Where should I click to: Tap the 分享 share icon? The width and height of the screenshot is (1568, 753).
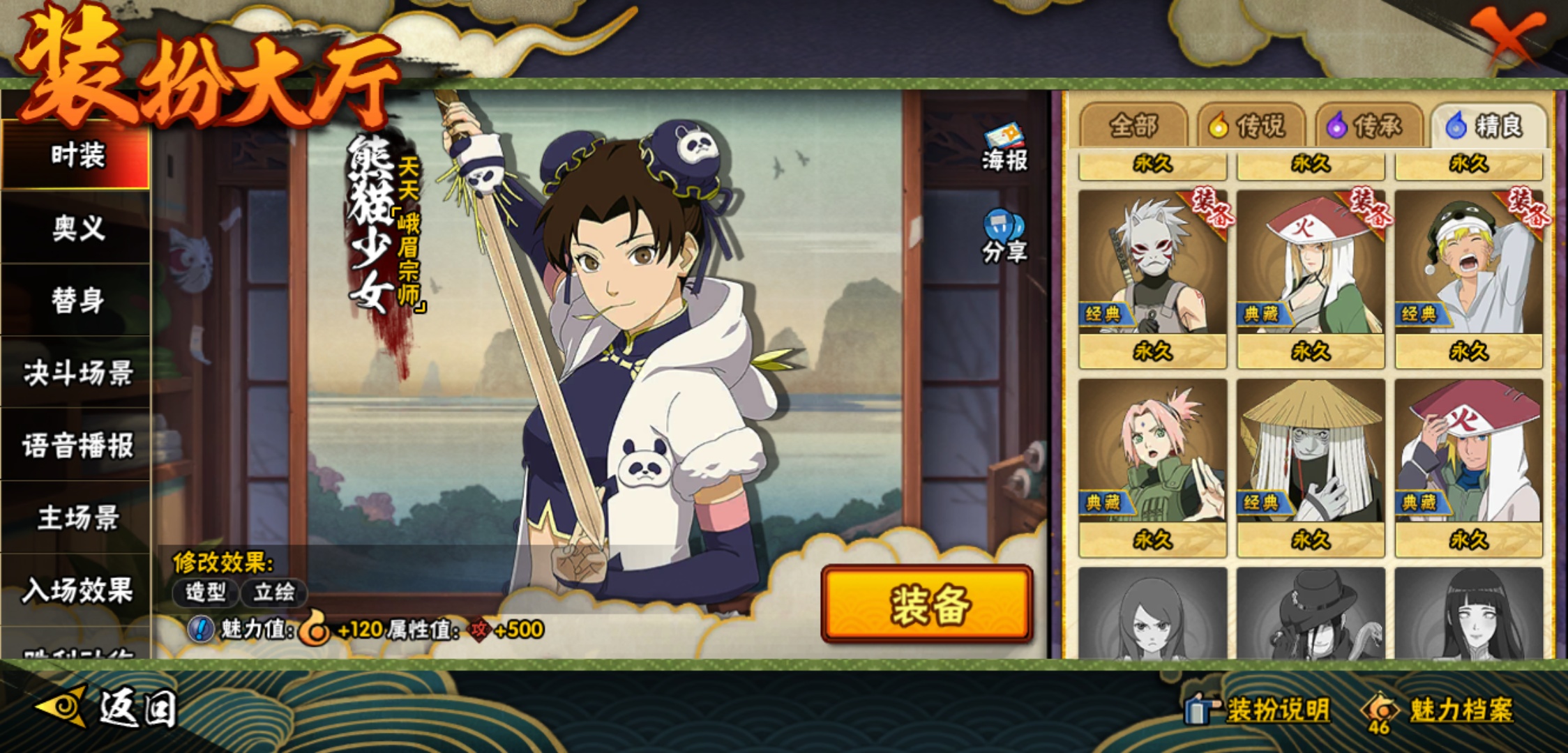[1004, 237]
